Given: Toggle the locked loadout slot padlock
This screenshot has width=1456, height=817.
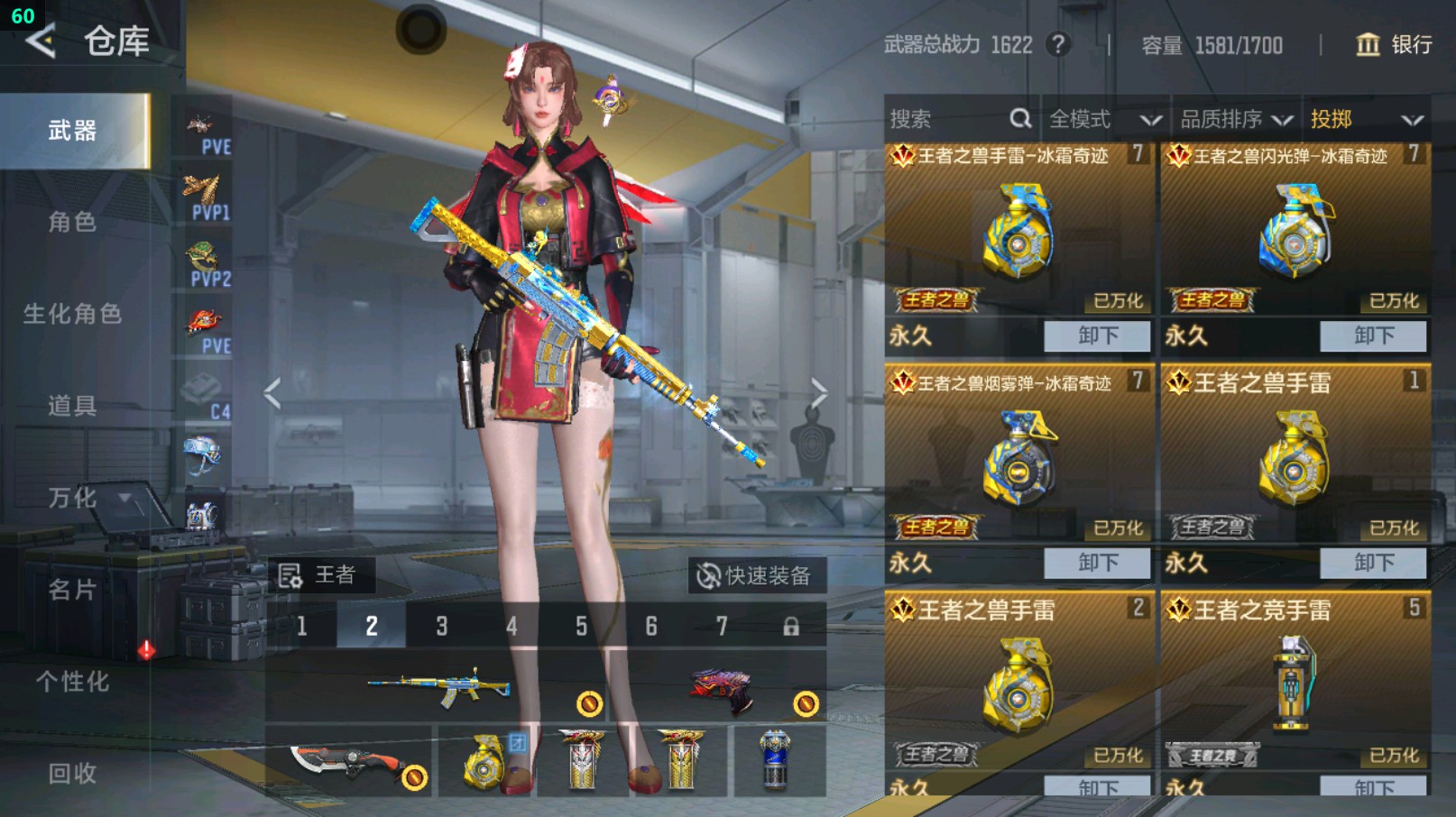Looking at the screenshot, I should pyautogui.click(x=790, y=625).
